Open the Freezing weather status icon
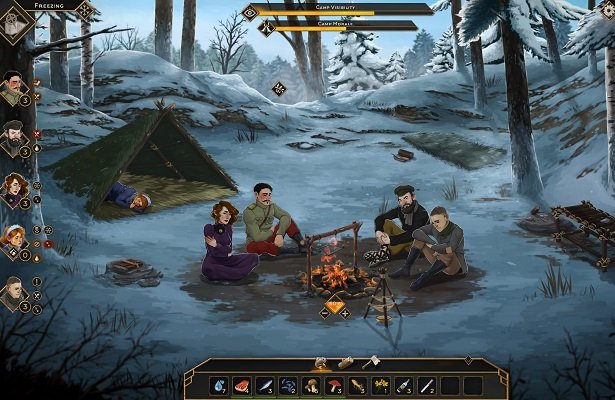This screenshot has width=615, height=400. 13,22
